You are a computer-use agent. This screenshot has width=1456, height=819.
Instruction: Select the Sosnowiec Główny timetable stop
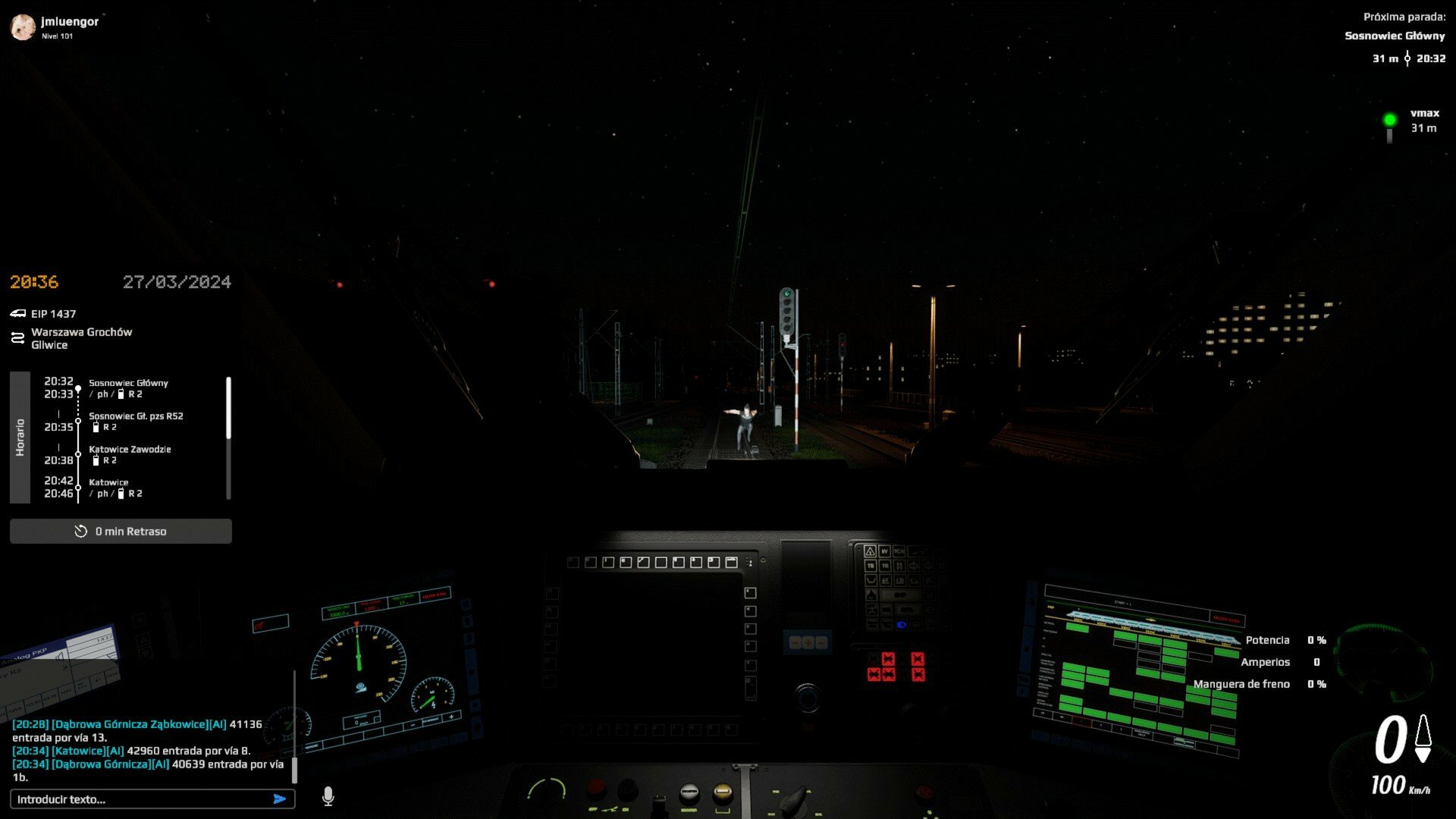tap(128, 384)
